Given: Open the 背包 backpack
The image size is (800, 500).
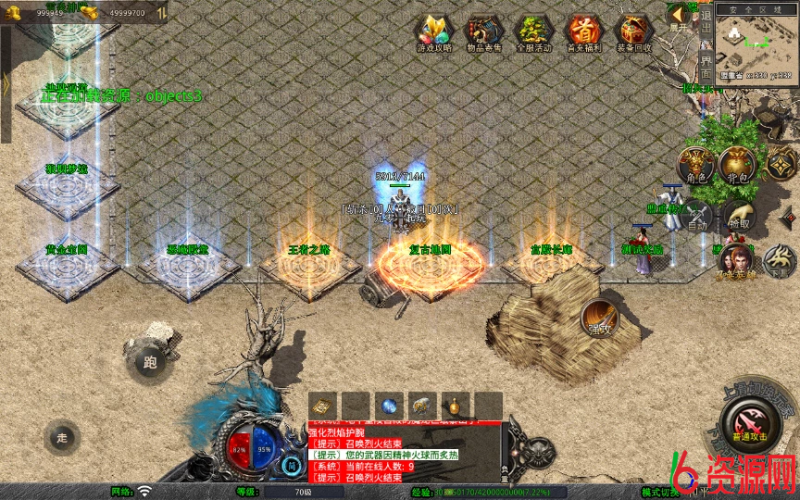Looking at the screenshot, I should tap(737, 165).
